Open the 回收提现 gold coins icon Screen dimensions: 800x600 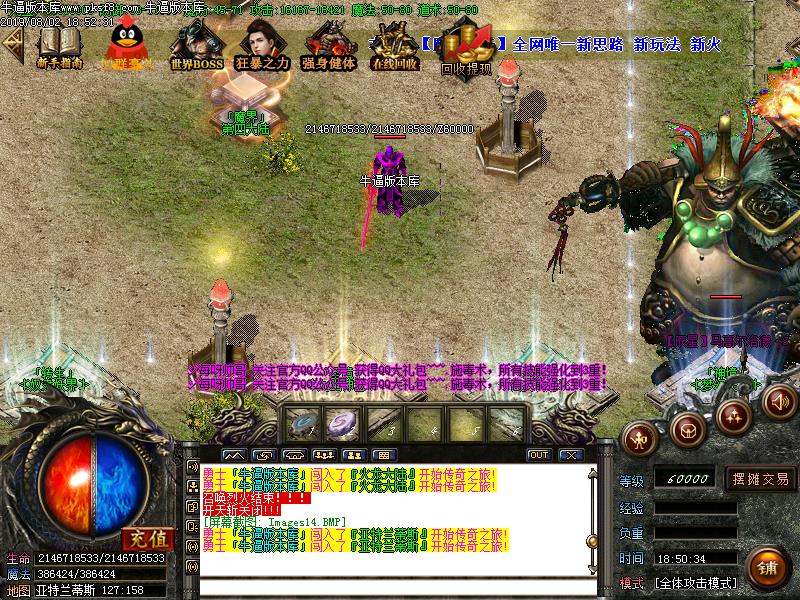pyautogui.click(x=466, y=50)
